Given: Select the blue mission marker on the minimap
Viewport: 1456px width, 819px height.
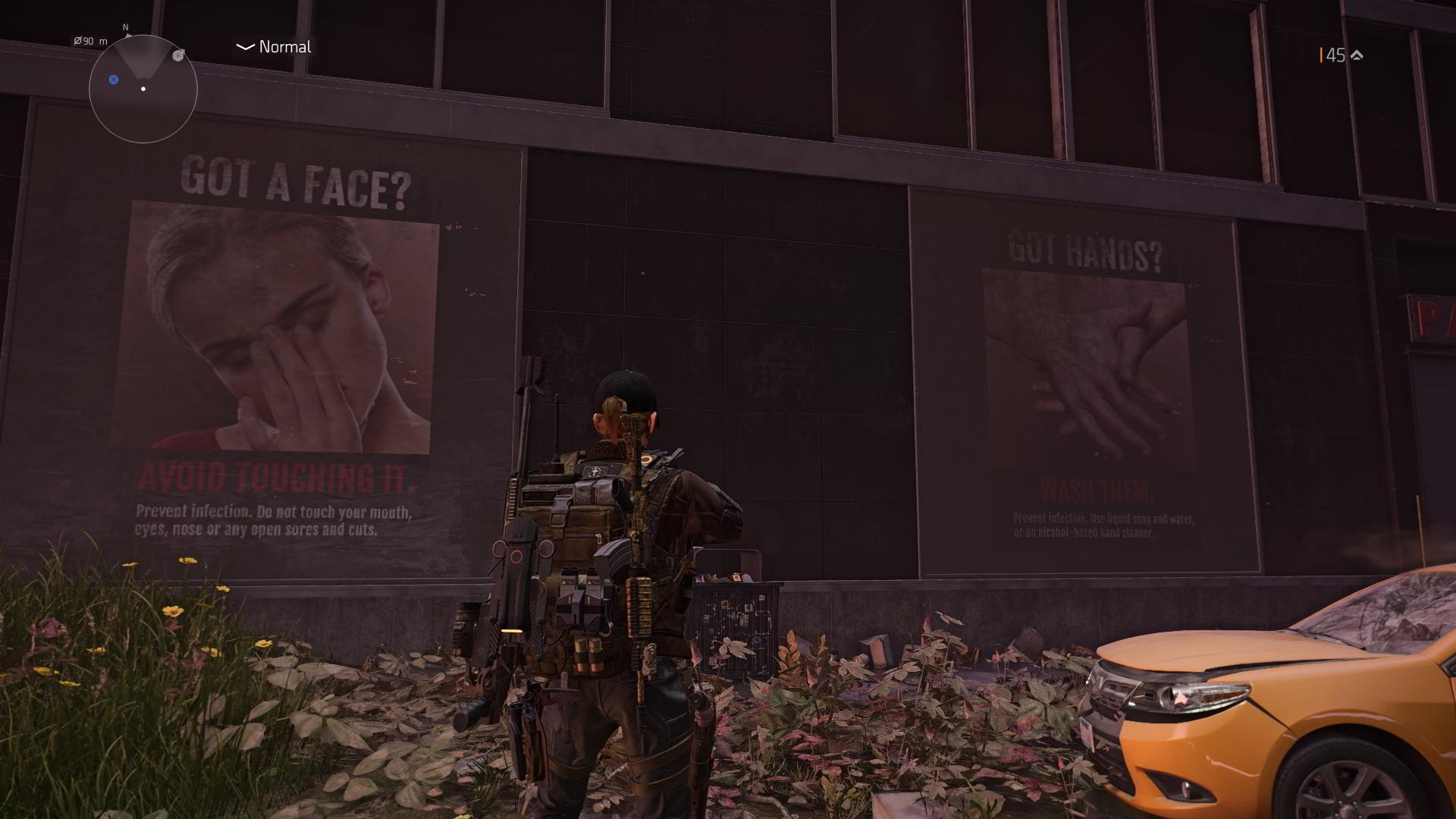Looking at the screenshot, I should 114,80.
